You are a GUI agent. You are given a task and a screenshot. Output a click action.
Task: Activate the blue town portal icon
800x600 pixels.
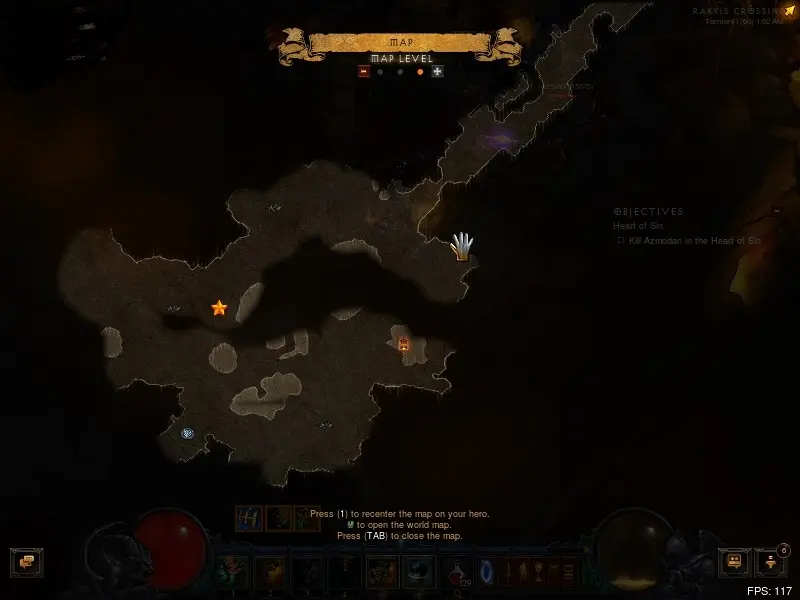pyautogui.click(x=489, y=572)
